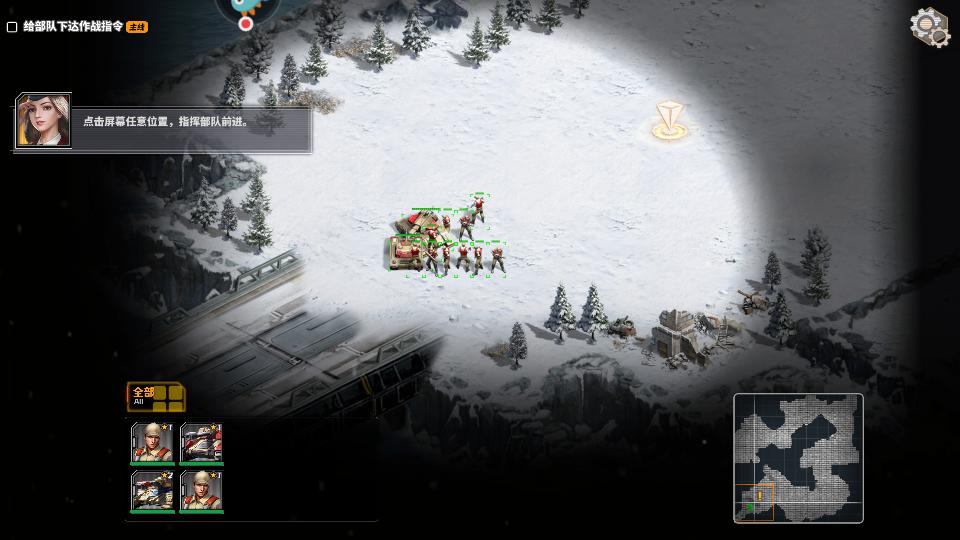Viewport: 960px width, 540px height.
Task: Select the one-star red tank unit portrait
Action: (201, 443)
